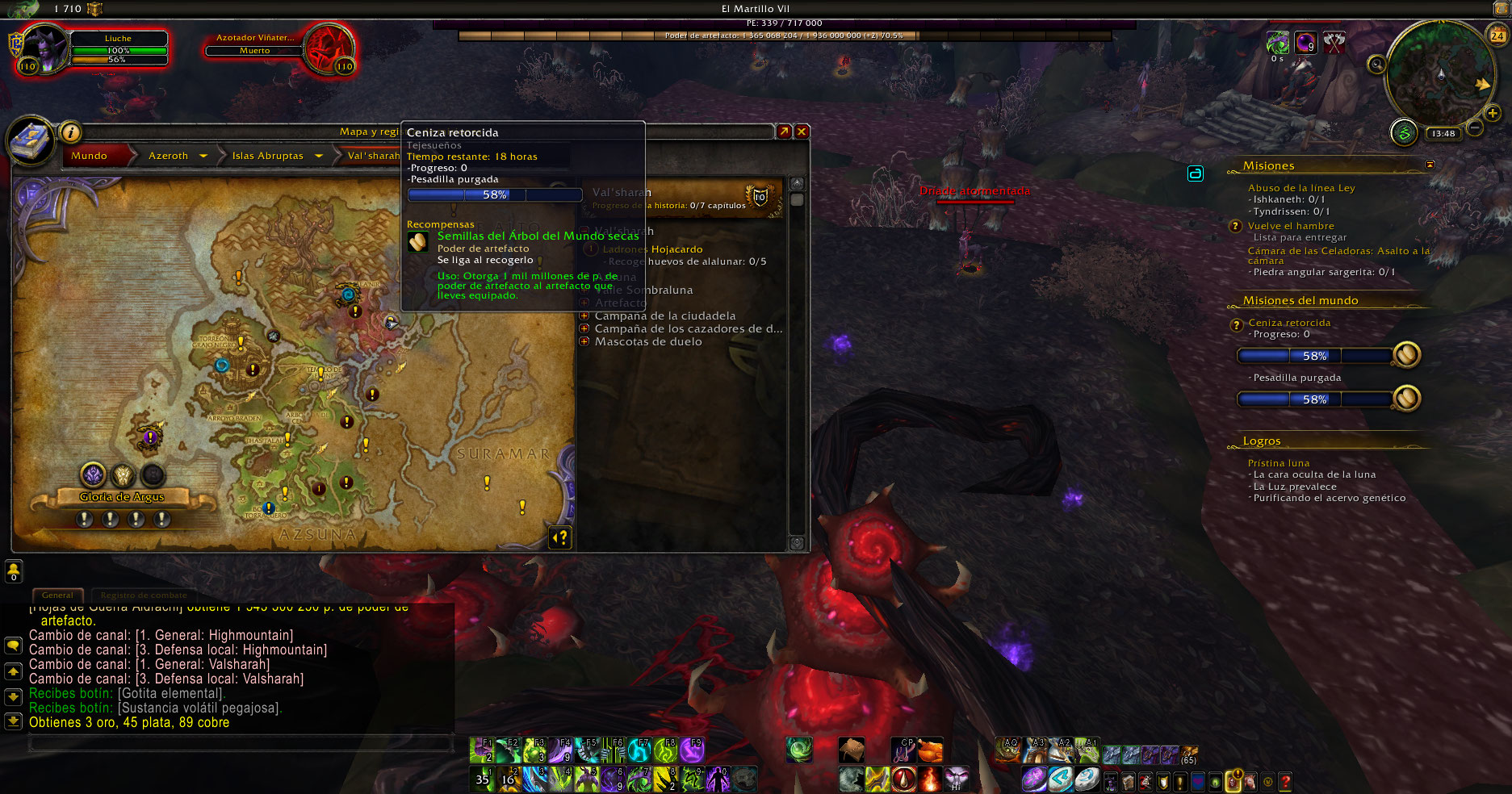Collapse the Misiones objective tracker header

1430,165
